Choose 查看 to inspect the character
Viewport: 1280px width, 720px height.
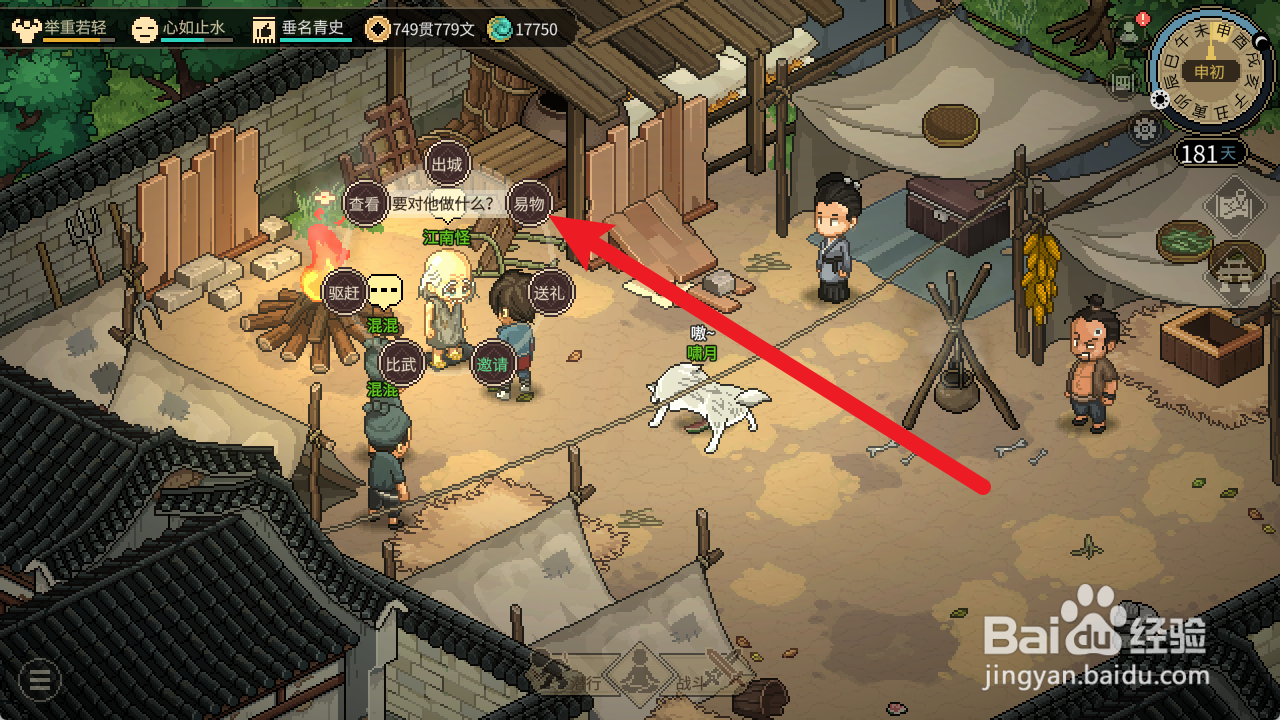coord(366,205)
